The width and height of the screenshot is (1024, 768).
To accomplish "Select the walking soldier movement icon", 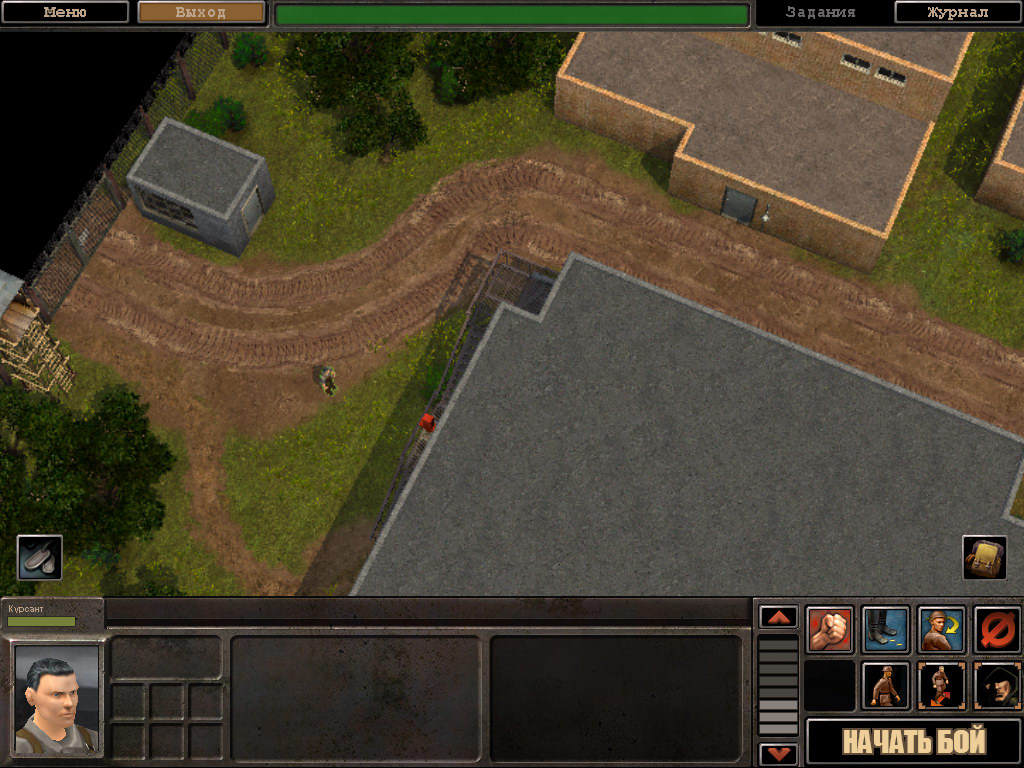I will tap(941, 686).
